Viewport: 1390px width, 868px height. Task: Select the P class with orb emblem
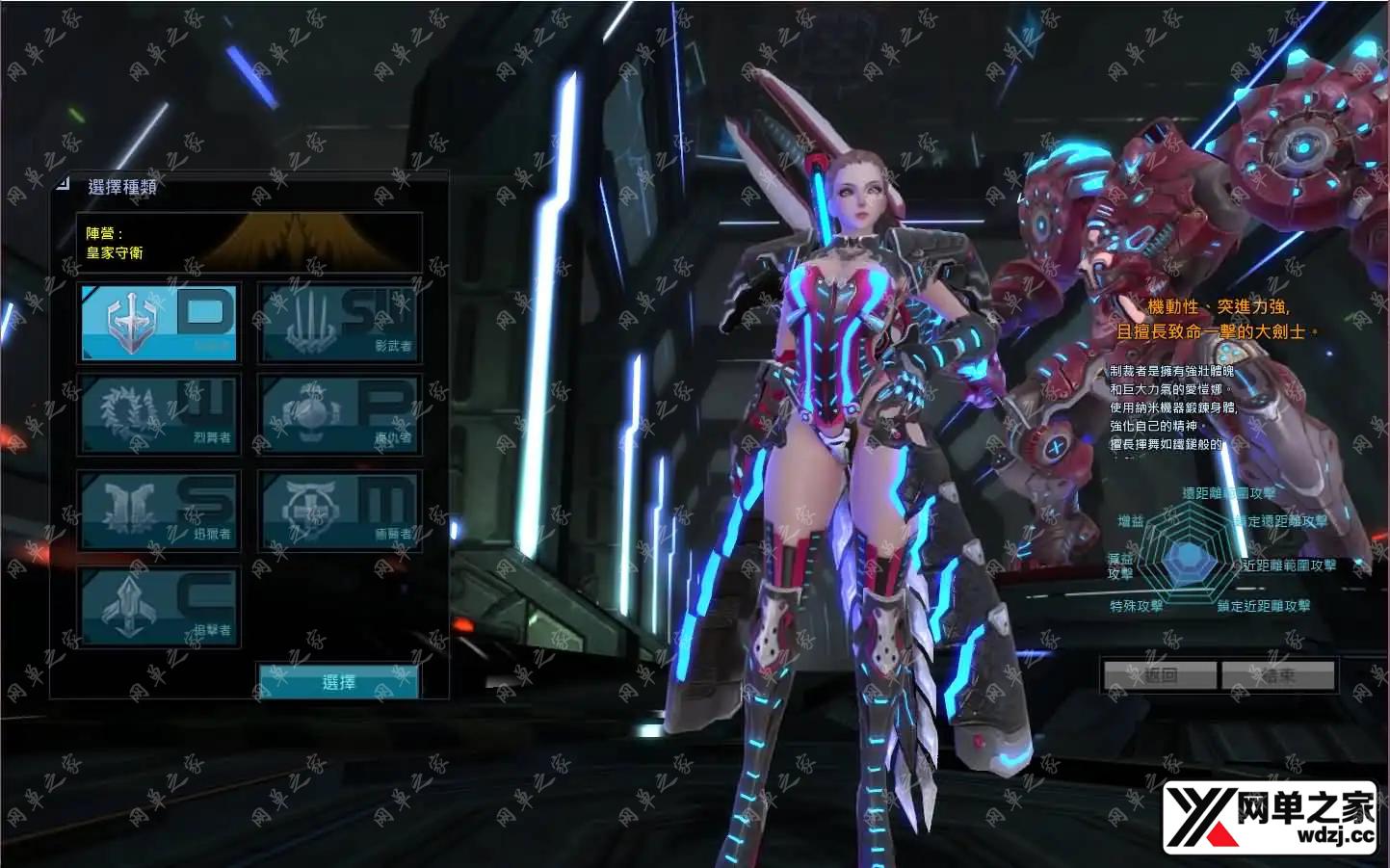pyautogui.click(x=339, y=414)
